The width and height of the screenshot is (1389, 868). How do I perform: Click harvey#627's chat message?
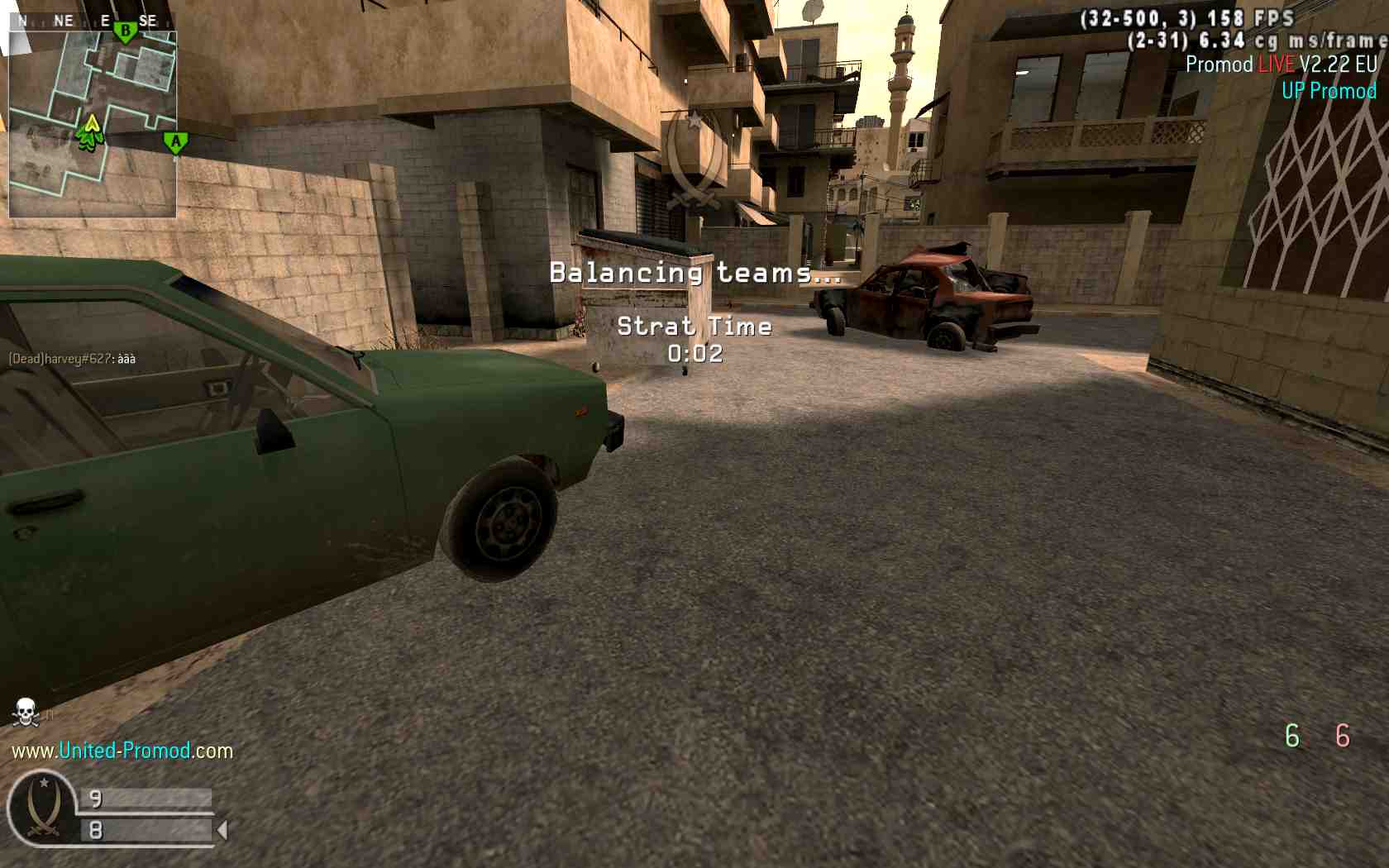click(72, 359)
